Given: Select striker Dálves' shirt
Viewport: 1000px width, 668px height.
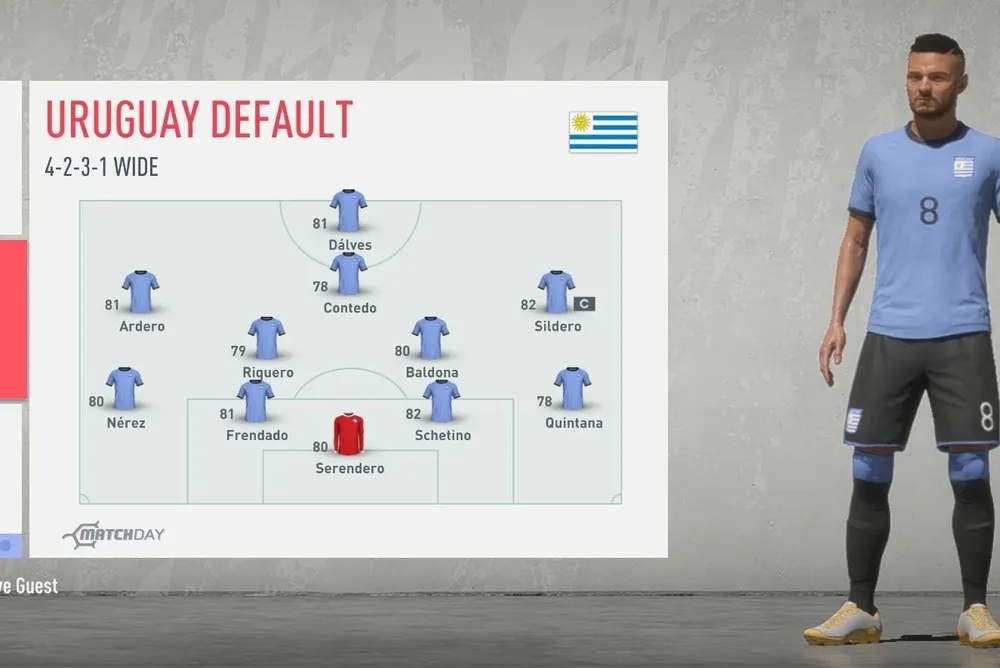Looking at the screenshot, I should click(348, 211).
